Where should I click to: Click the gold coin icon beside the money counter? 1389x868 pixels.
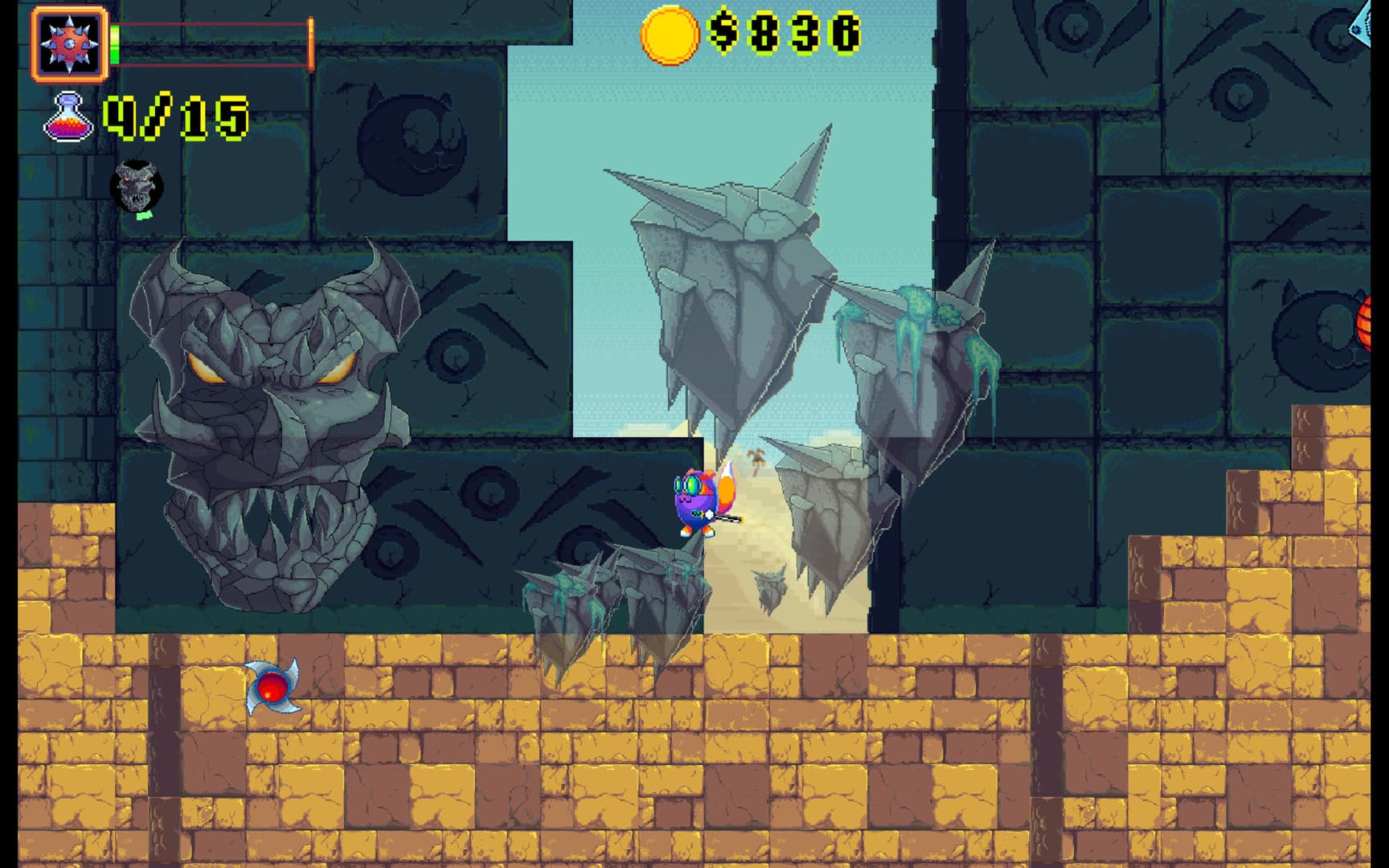[671, 34]
